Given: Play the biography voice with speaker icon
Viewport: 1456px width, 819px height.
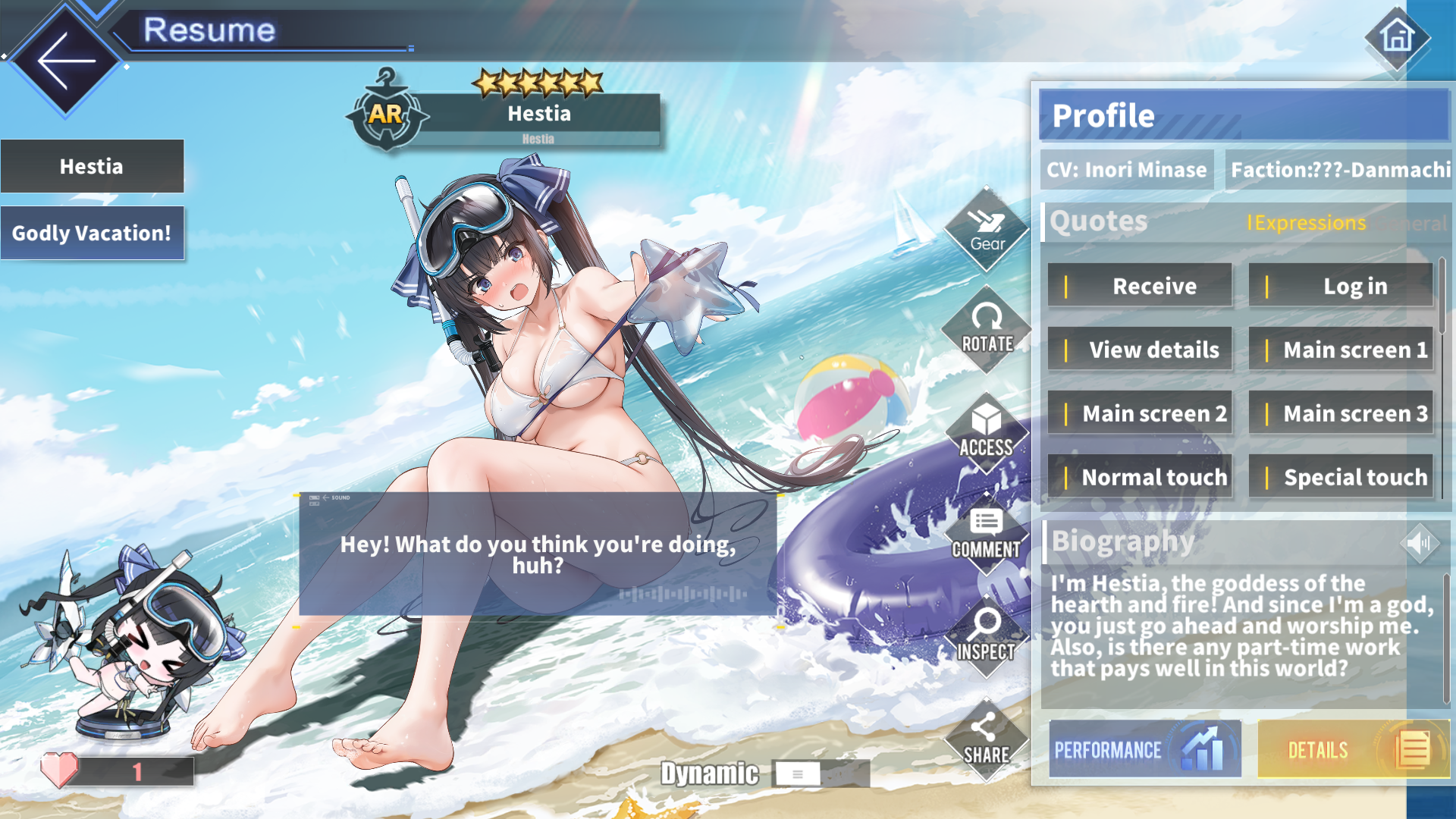Looking at the screenshot, I should coord(1419,542).
